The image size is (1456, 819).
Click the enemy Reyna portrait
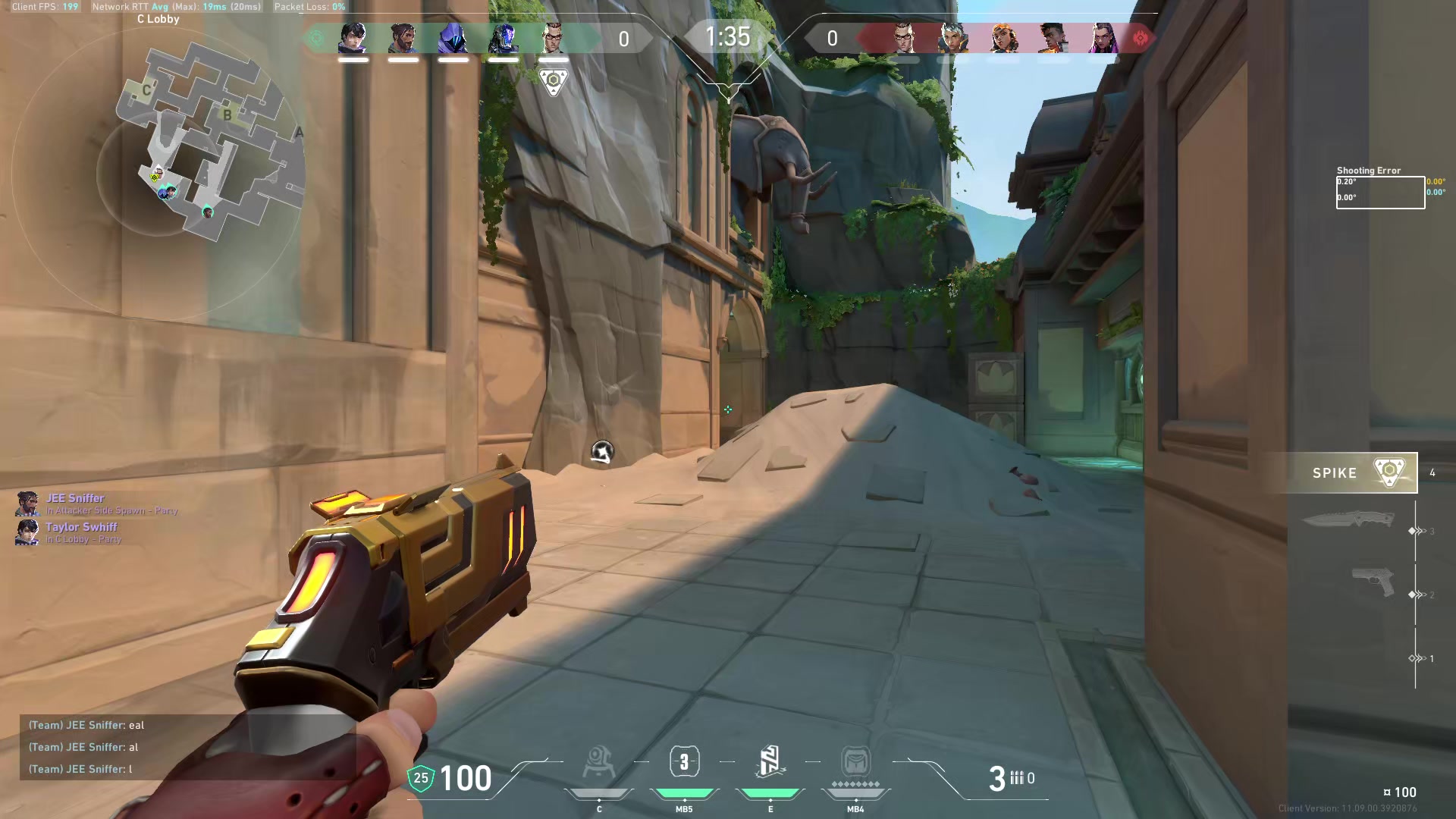click(x=1103, y=38)
